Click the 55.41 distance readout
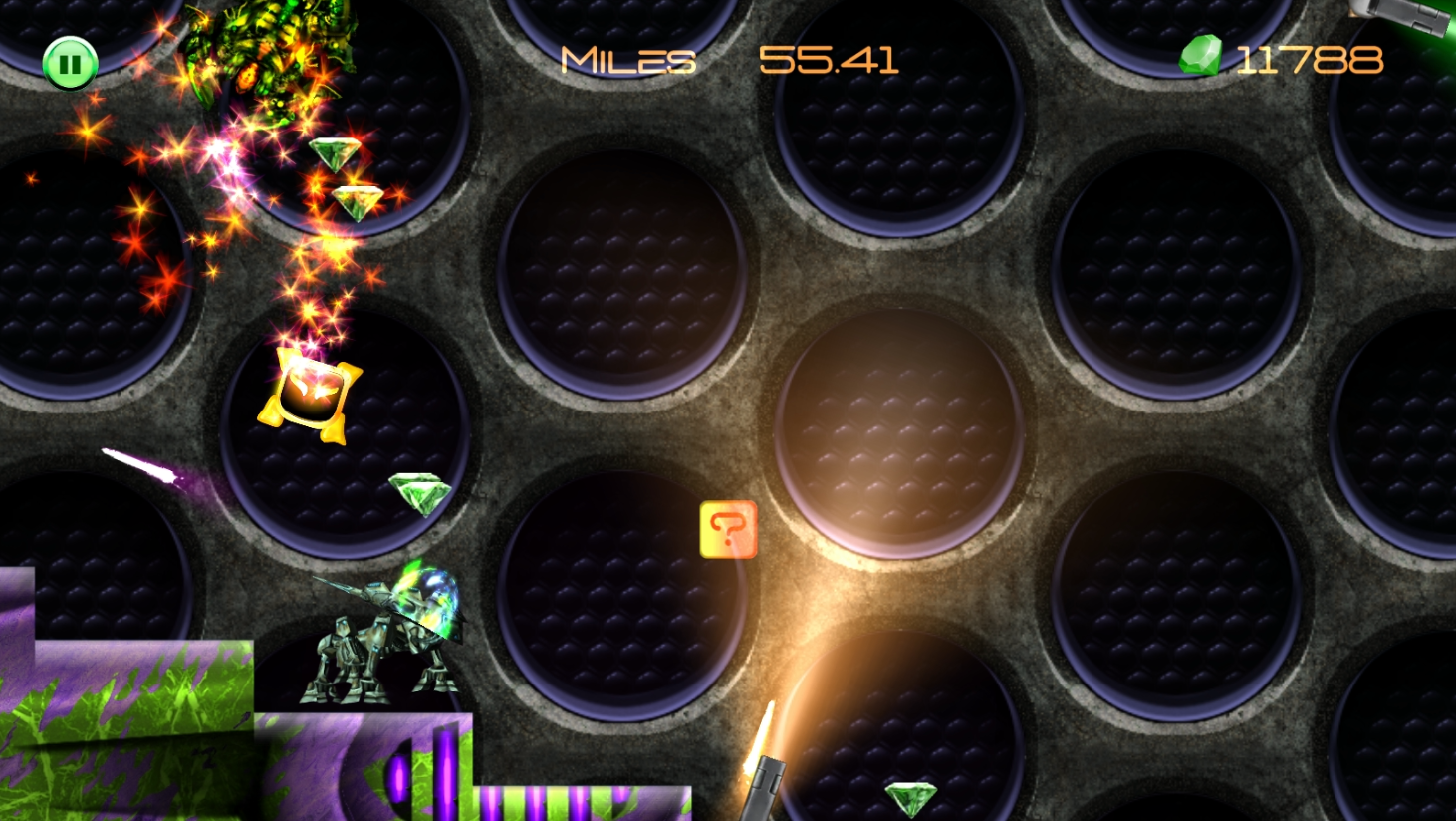 tap(829, 58)
